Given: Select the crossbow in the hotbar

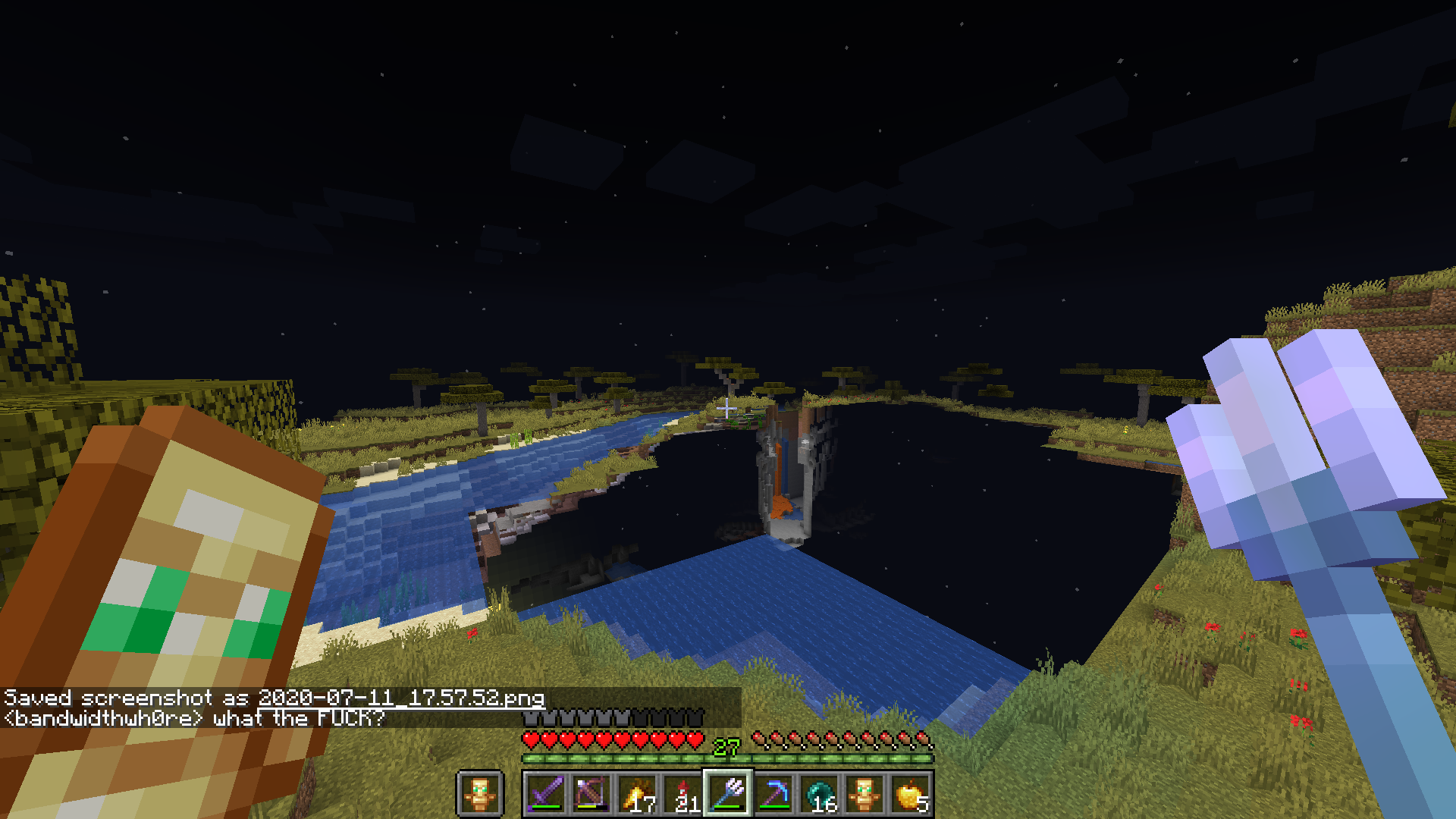Looking at the screenshot, I should click(x=593, y=792).
